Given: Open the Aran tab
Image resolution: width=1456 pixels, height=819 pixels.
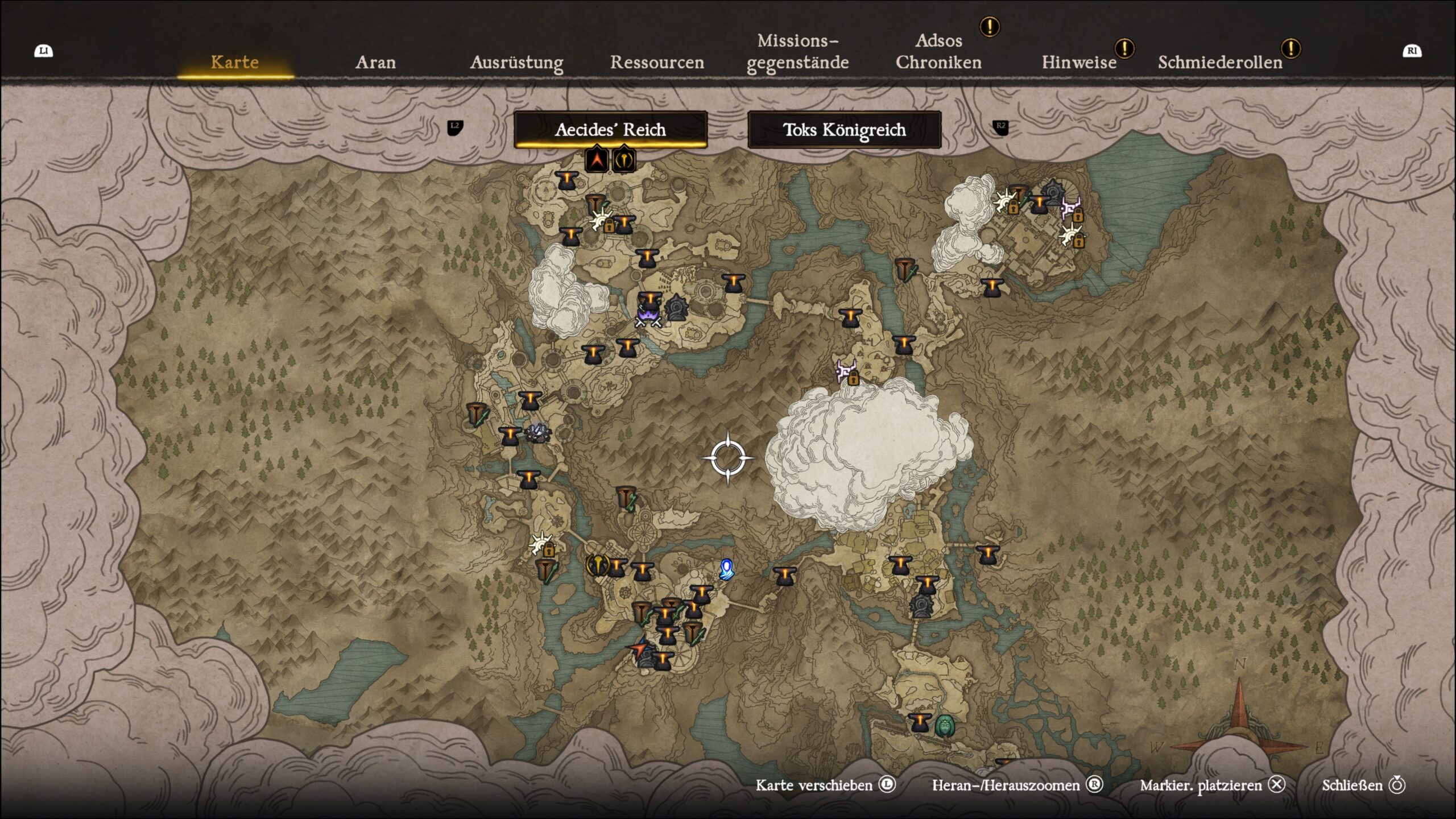Looking at the screenshot, I should click(375, 62).
